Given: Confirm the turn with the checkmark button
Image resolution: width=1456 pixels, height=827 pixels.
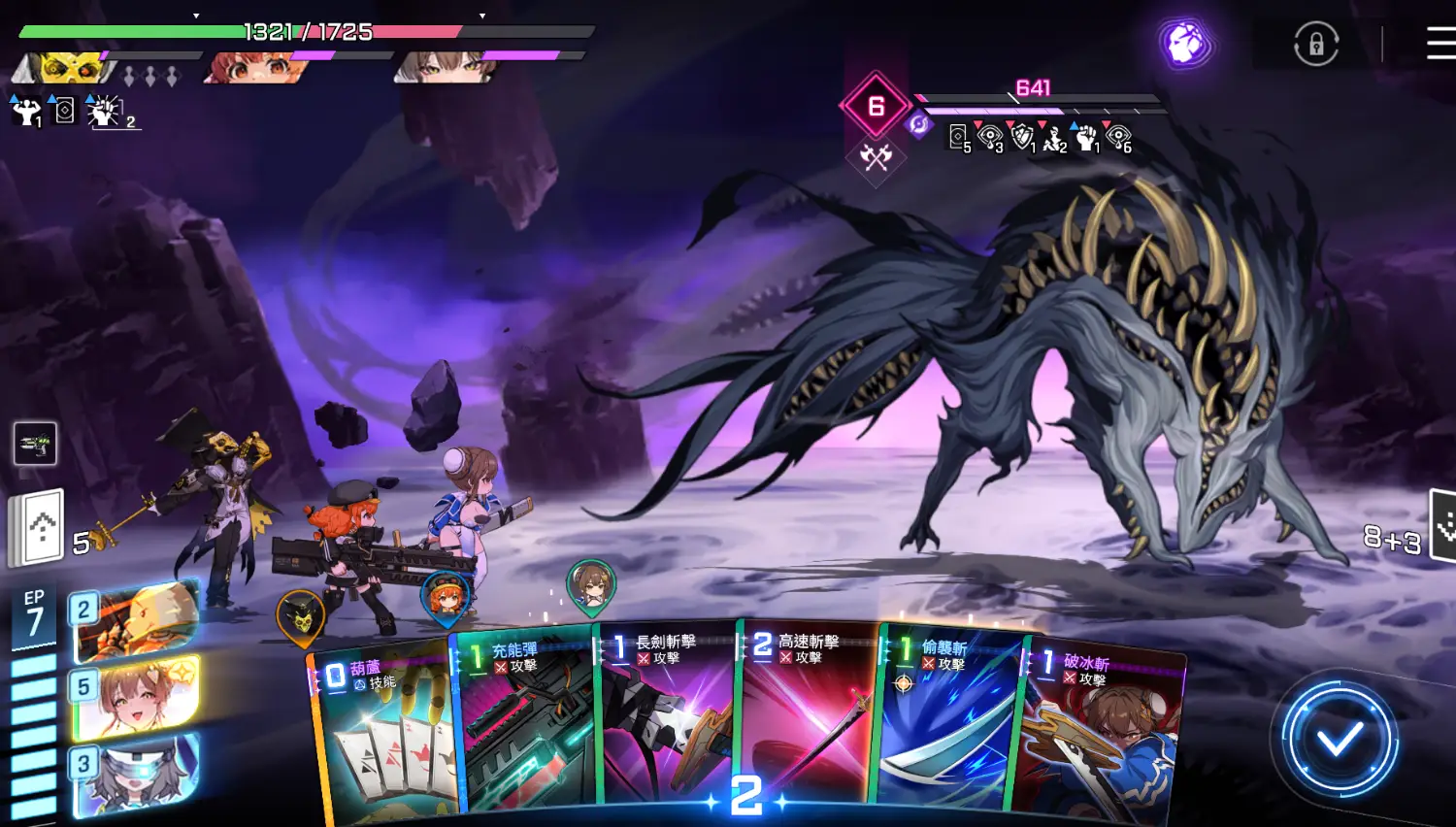Looking at the screenshot, I should [x=1340, y=741].
